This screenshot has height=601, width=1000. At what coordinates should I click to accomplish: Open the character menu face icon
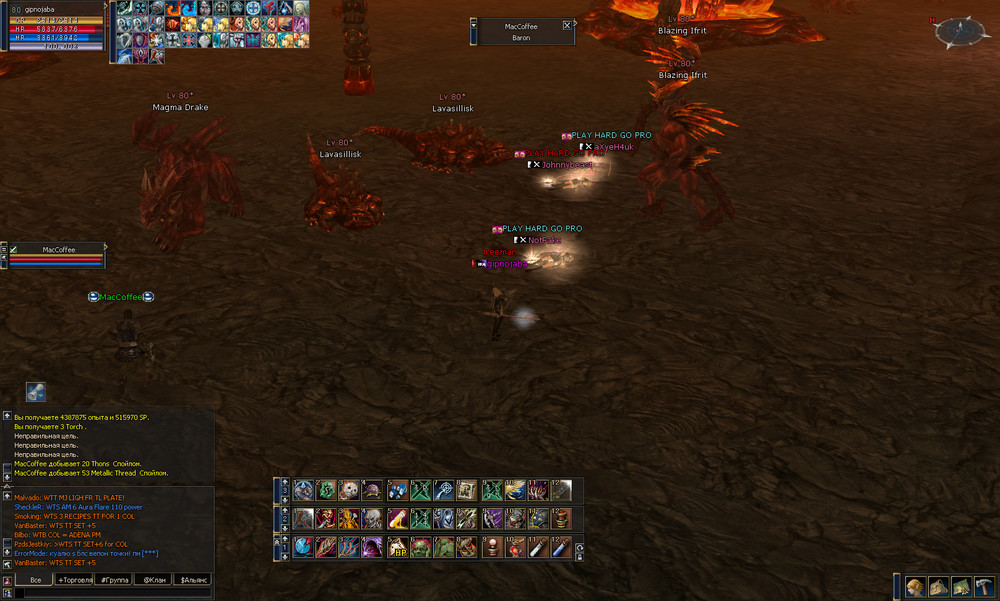[x=915, y=587]
